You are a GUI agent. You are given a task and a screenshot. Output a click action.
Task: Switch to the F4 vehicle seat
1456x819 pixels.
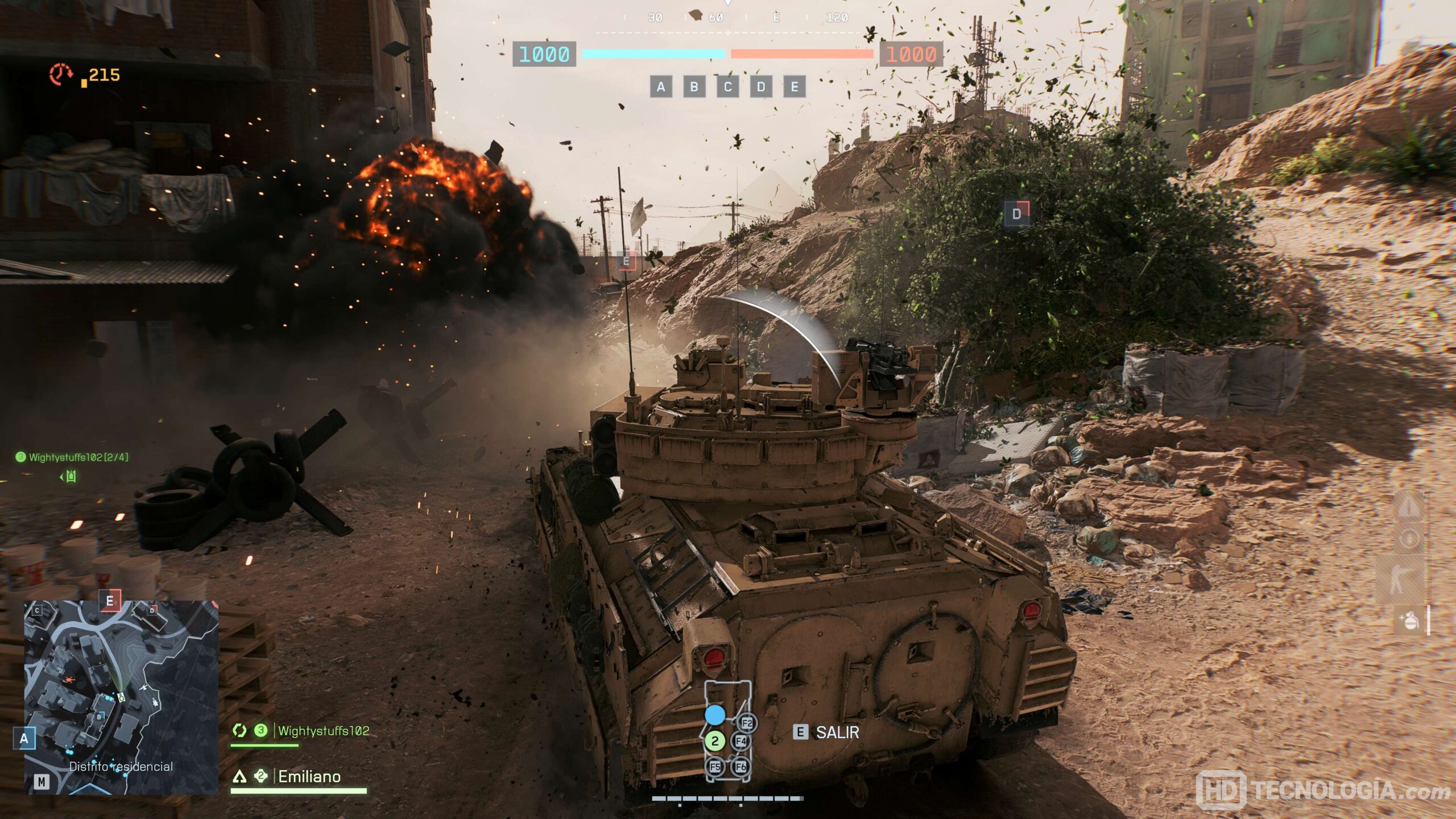point(741,741)
